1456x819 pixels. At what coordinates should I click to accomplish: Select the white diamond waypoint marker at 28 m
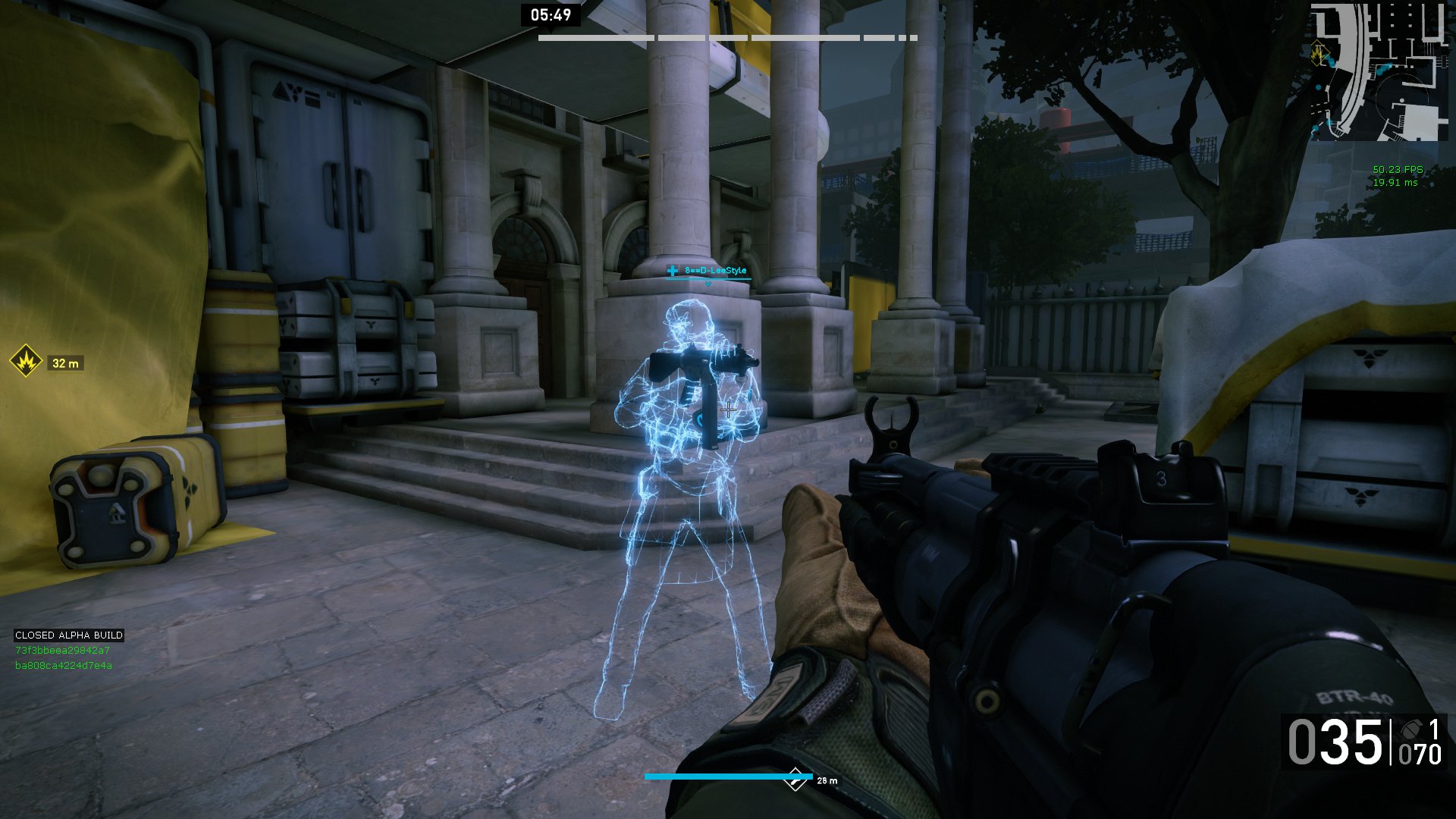coord(795,778)
